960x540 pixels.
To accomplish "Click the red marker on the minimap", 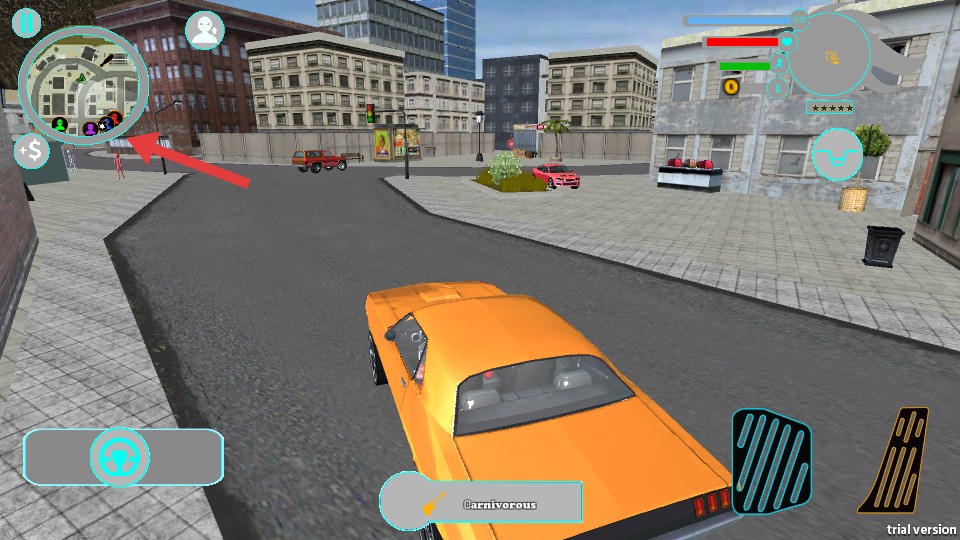I will (116, 119).
